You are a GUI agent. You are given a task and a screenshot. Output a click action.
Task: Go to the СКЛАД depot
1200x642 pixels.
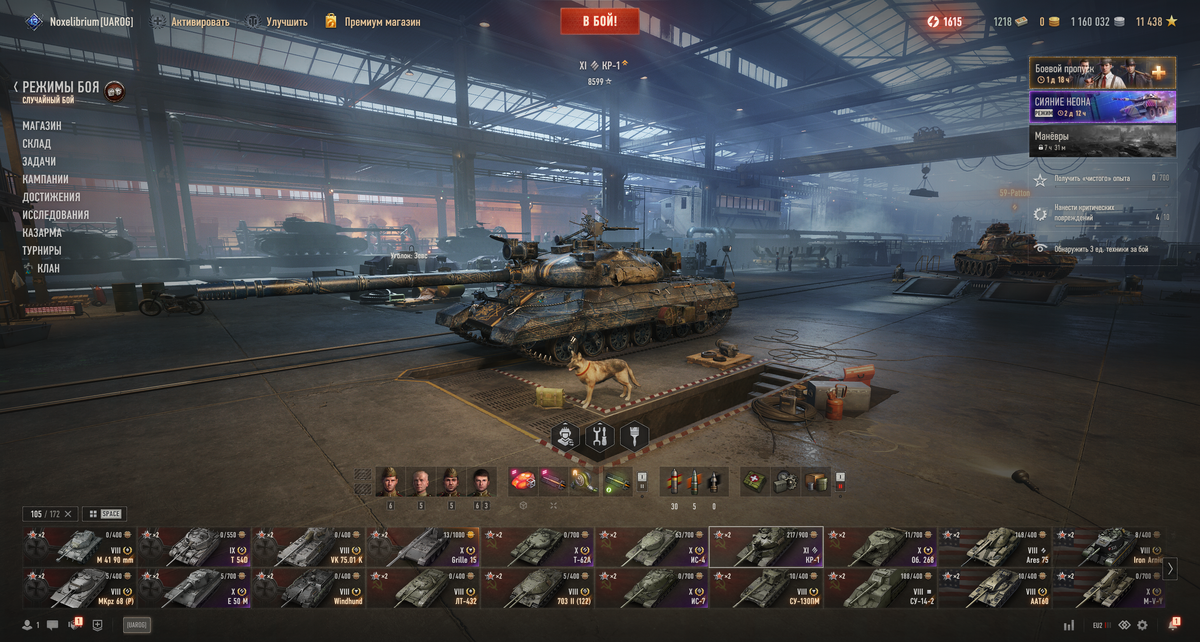(37, 144)
